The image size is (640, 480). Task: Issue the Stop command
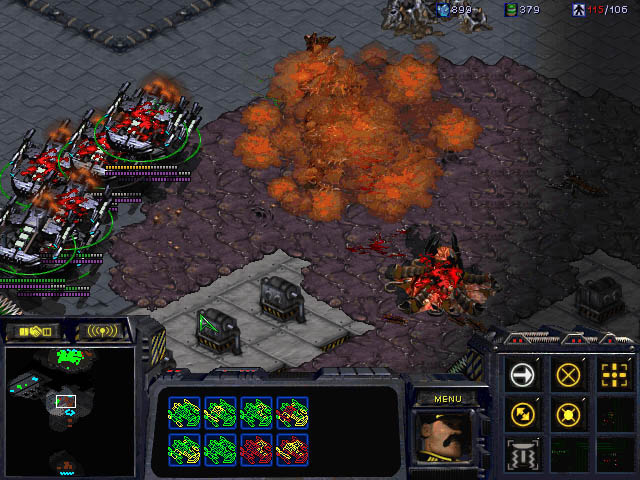click(569, 375)
